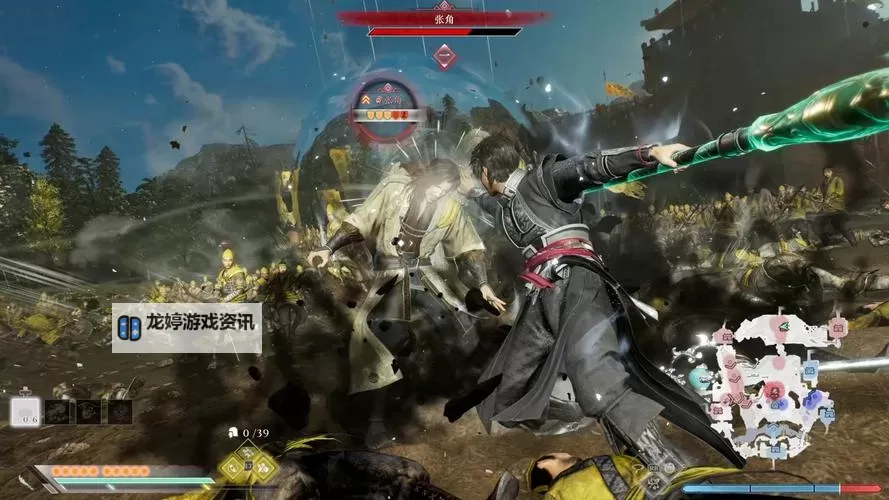Click the watermark logo banner
This screenshot has height=500, width=889.
187,328
